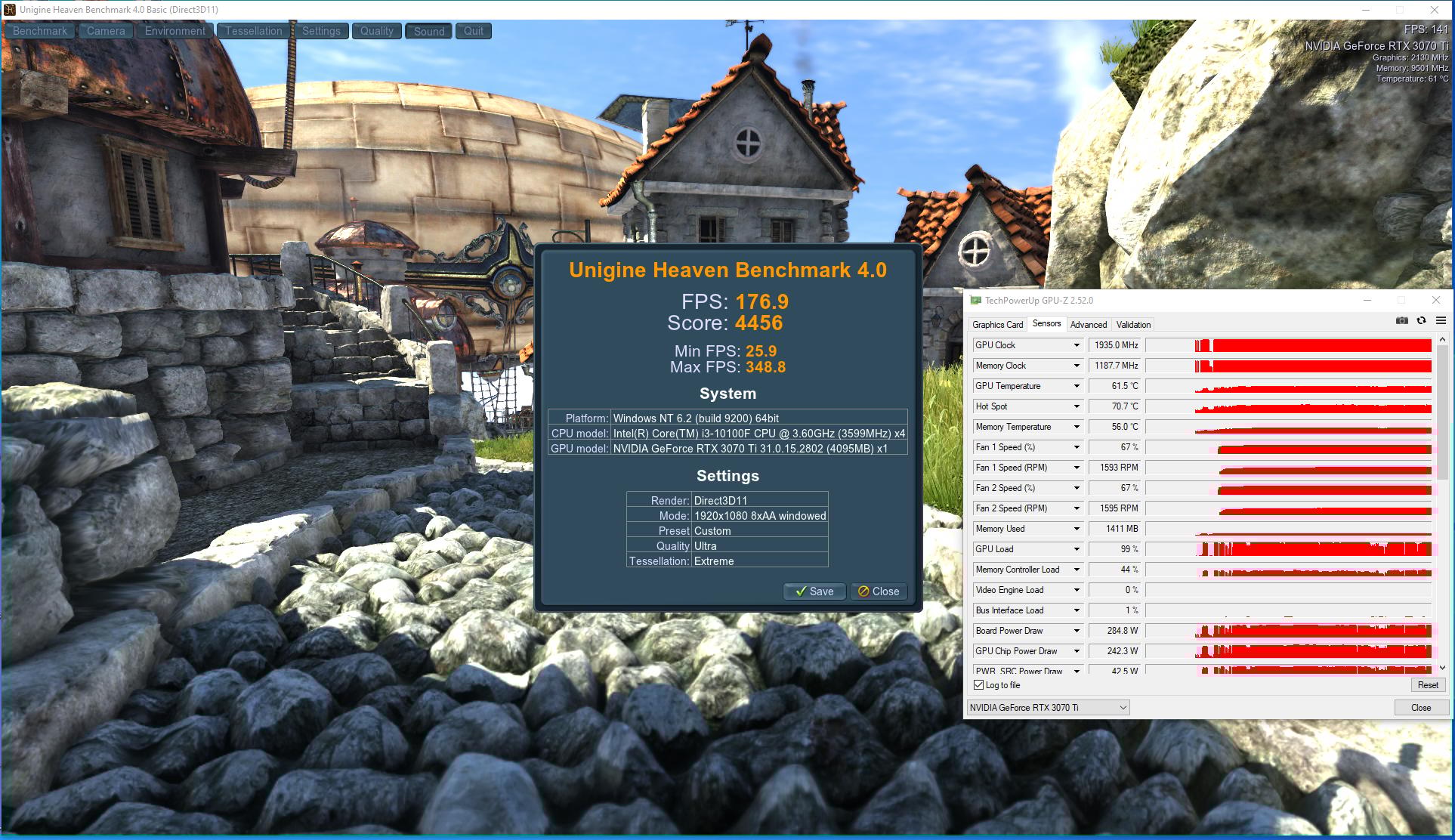The image size is (1455, 840).
Task: Open the Benchmark menu button
Action: 40,31
